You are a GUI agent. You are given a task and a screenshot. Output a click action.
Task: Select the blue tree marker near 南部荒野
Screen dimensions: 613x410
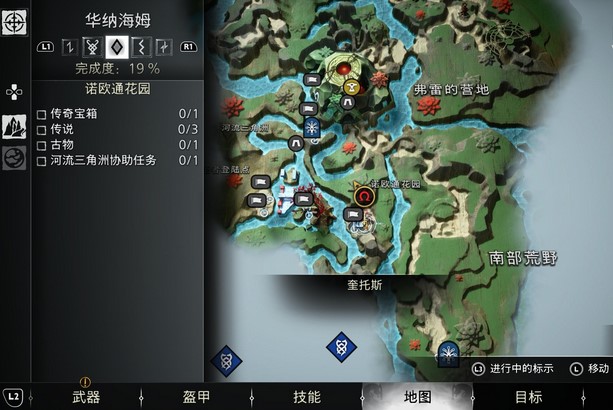[449, 352]
